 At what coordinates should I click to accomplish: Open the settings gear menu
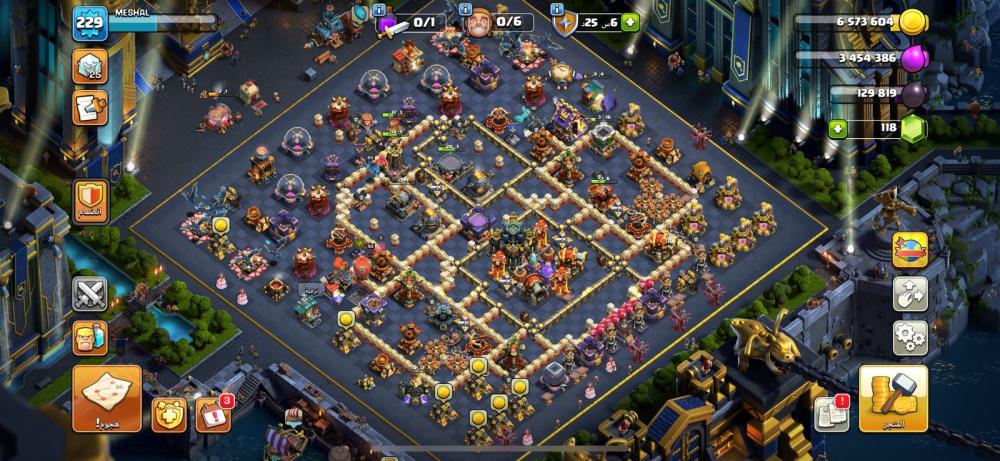pyautogui.click(x=910, y=337)
